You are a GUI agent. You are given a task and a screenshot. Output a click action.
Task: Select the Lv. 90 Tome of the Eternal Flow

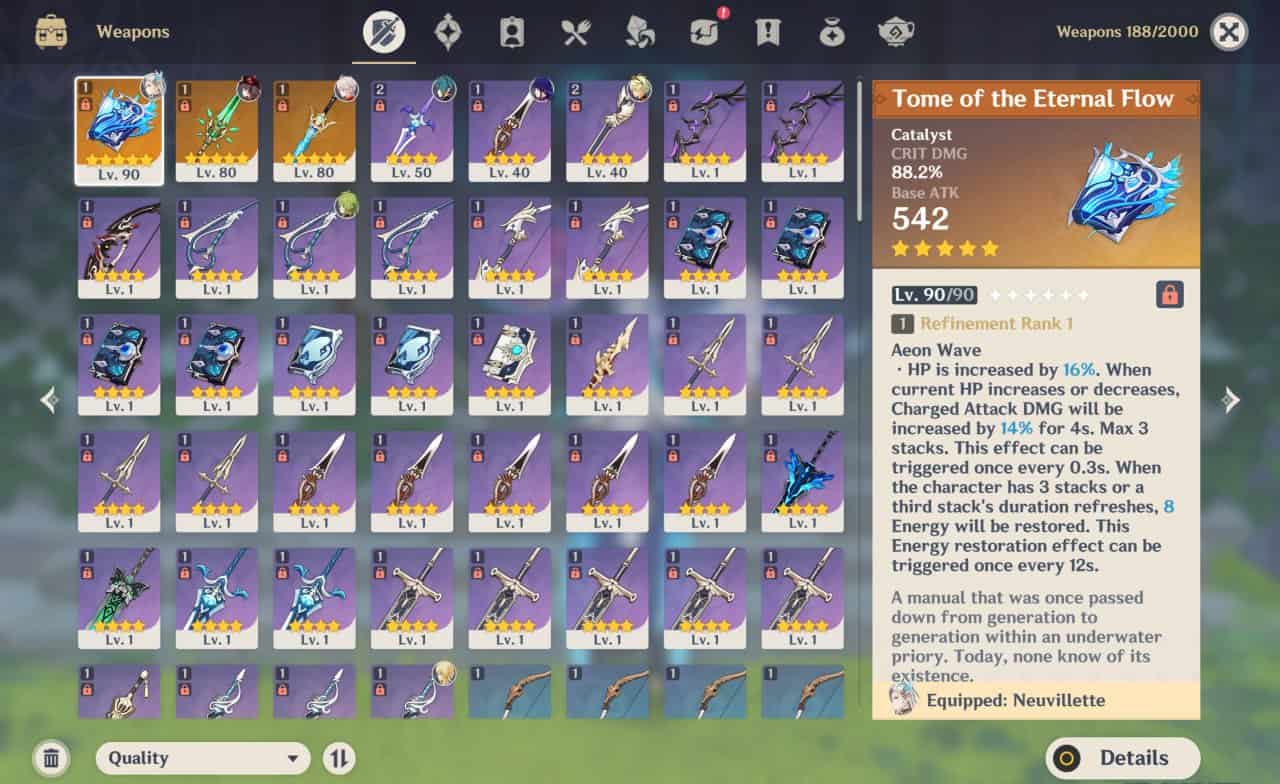pyautogui.click(x=118, y=130)
